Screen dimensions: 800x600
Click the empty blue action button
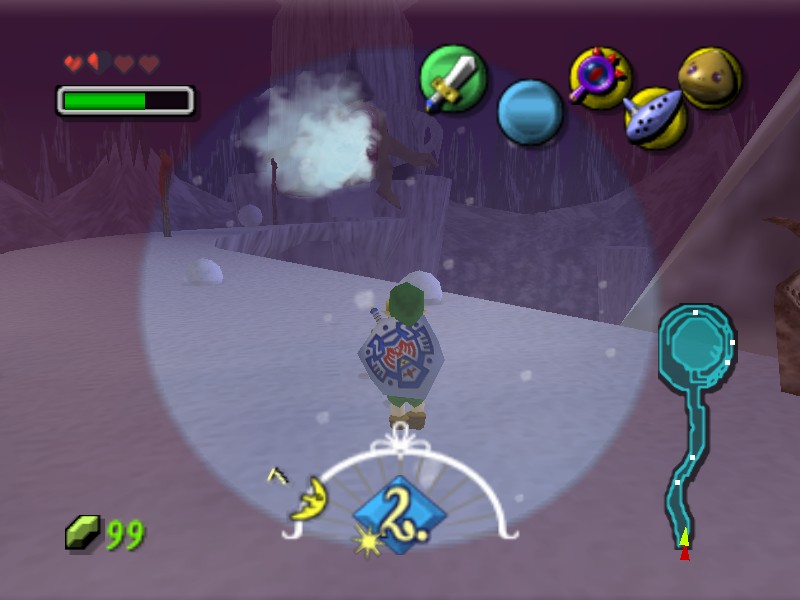[x=530, y=111]
